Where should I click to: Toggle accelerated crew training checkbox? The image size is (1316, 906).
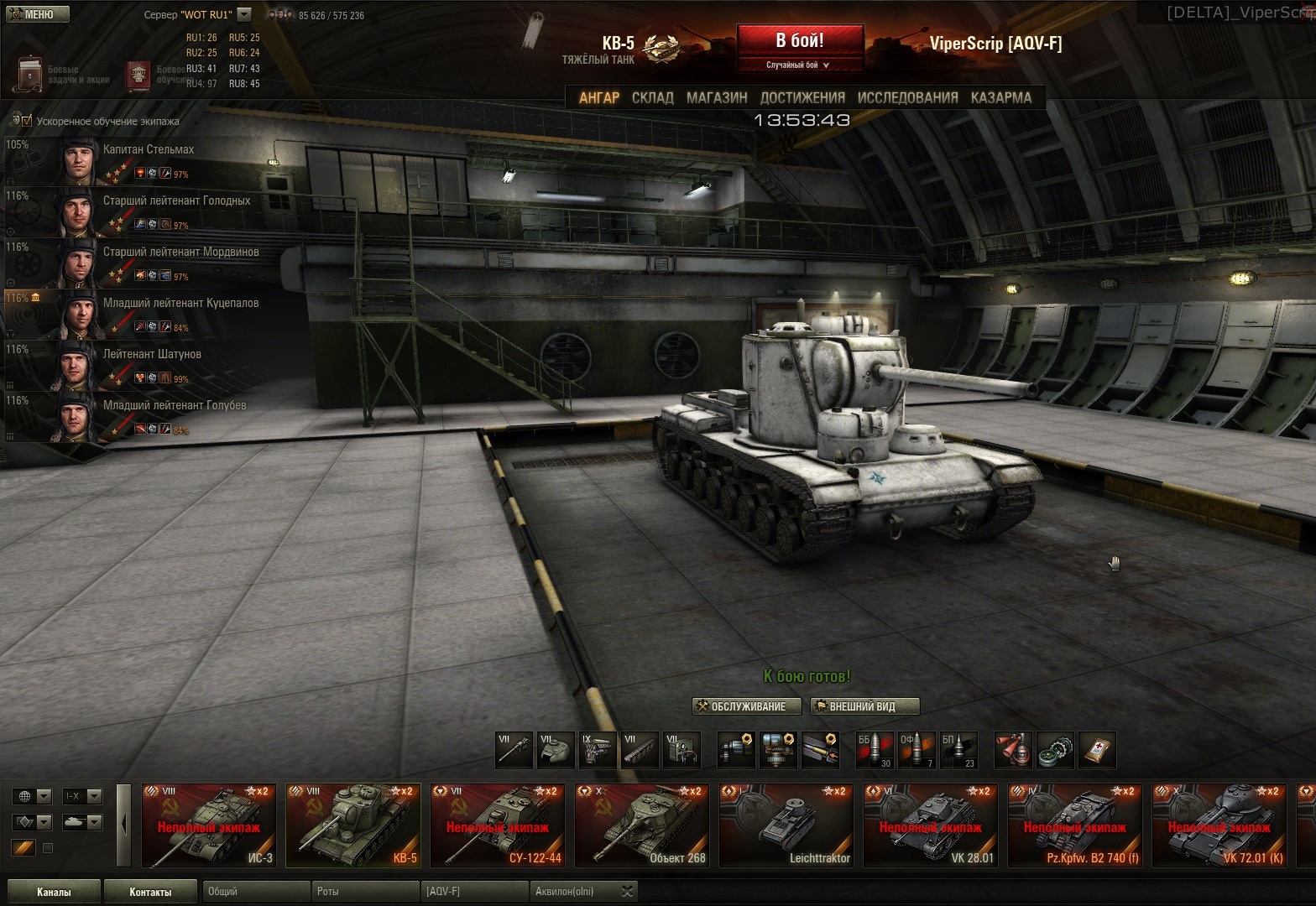pyautogui.click(x=27, y=121)
